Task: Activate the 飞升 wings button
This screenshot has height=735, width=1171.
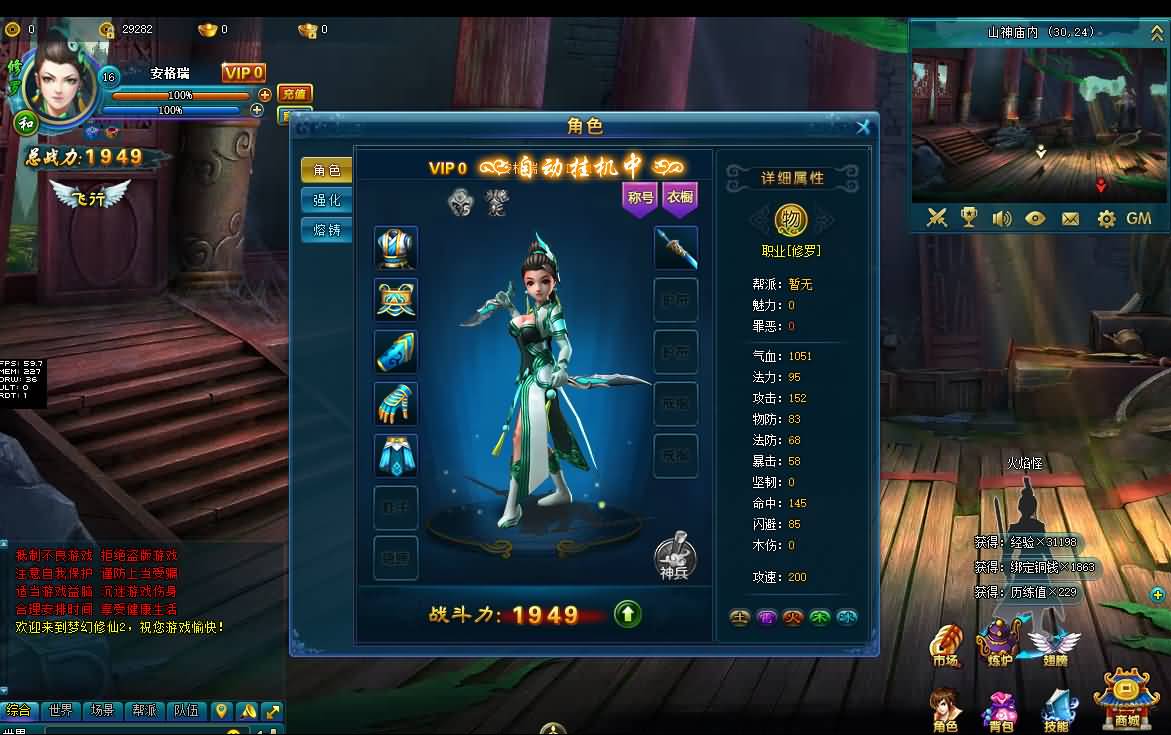Action: pyautogui.click(x=90, y=196)
